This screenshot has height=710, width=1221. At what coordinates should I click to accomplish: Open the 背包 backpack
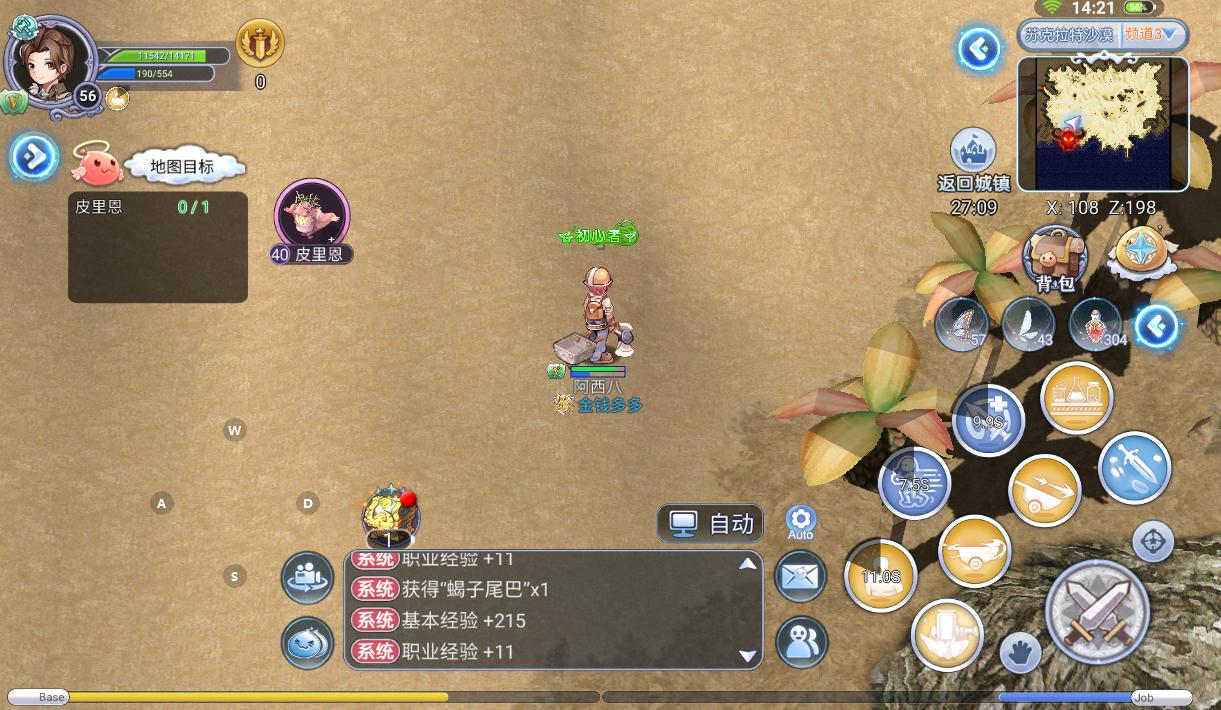(1055, 256)
